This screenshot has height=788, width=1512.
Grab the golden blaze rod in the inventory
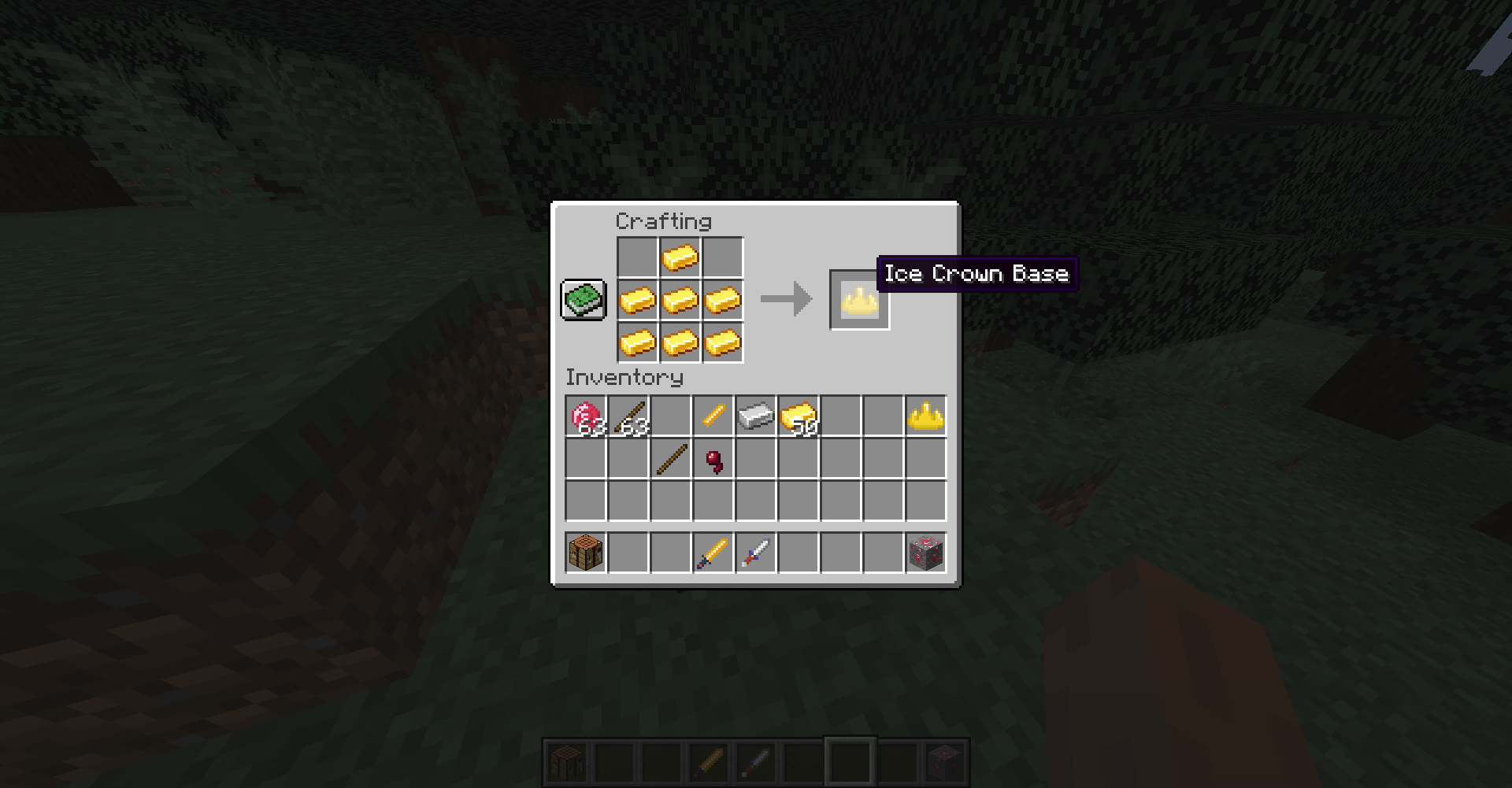coord(712,416)
